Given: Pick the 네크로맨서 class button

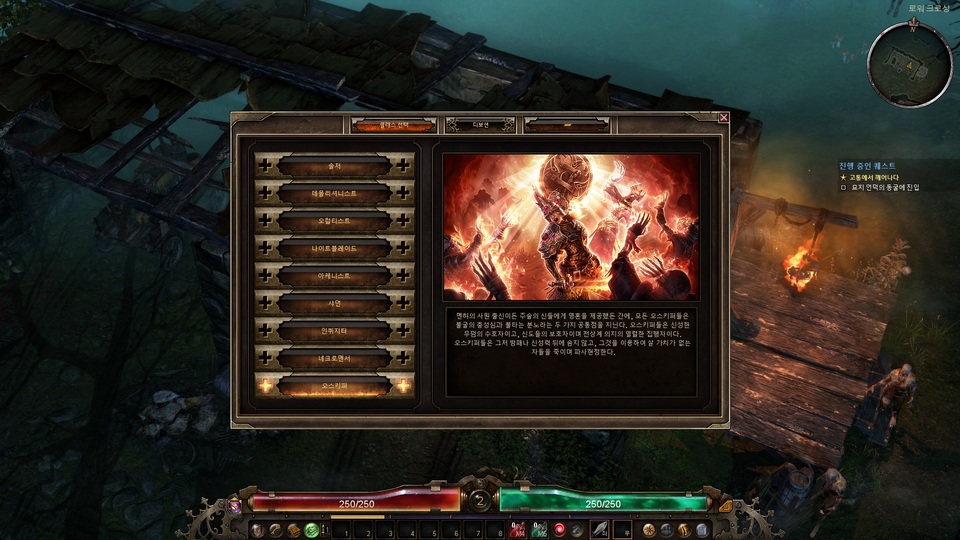Looking at the screenshot, I should (334, 358).
